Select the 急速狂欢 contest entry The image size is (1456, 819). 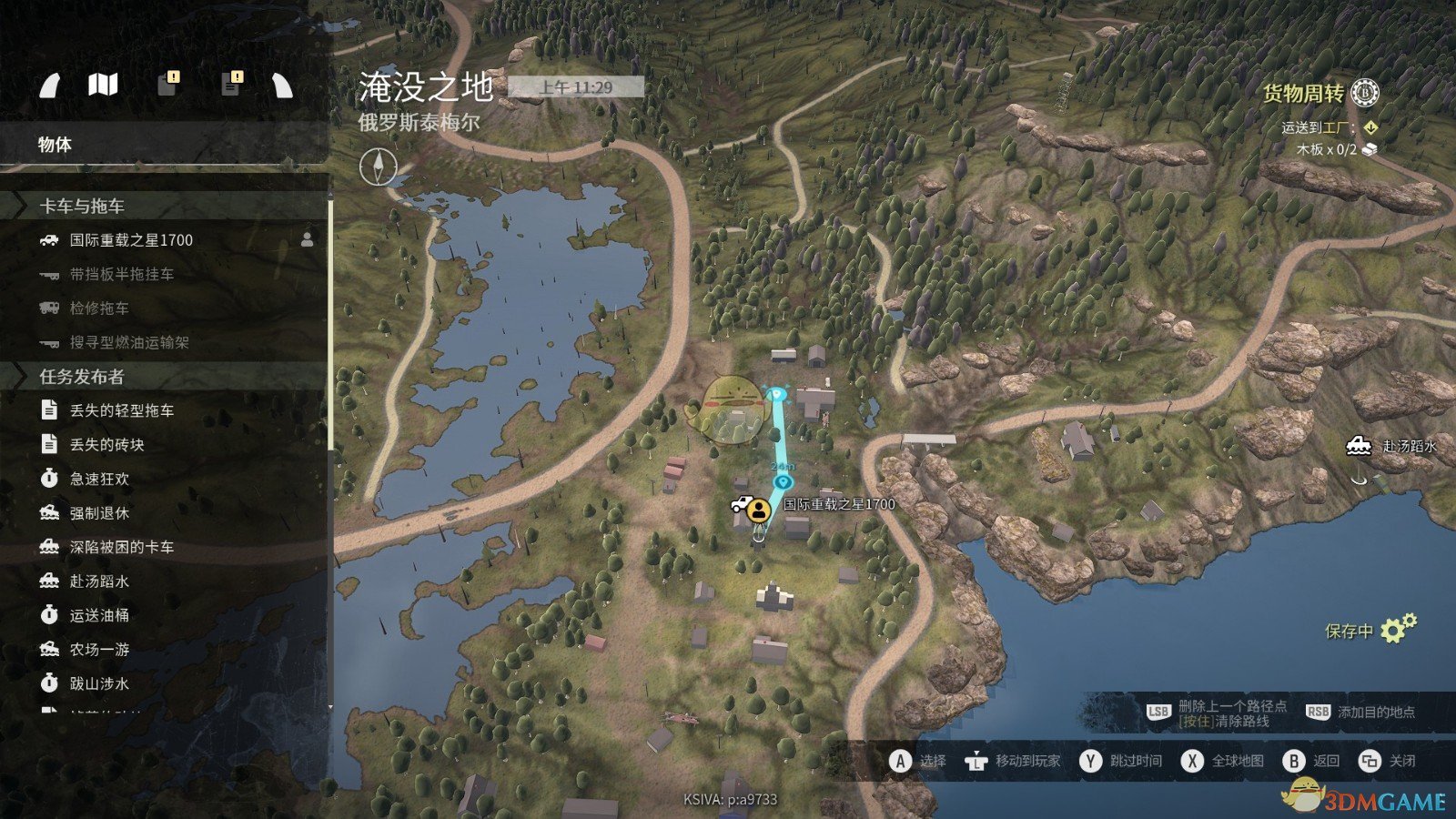tap(99, 479)
